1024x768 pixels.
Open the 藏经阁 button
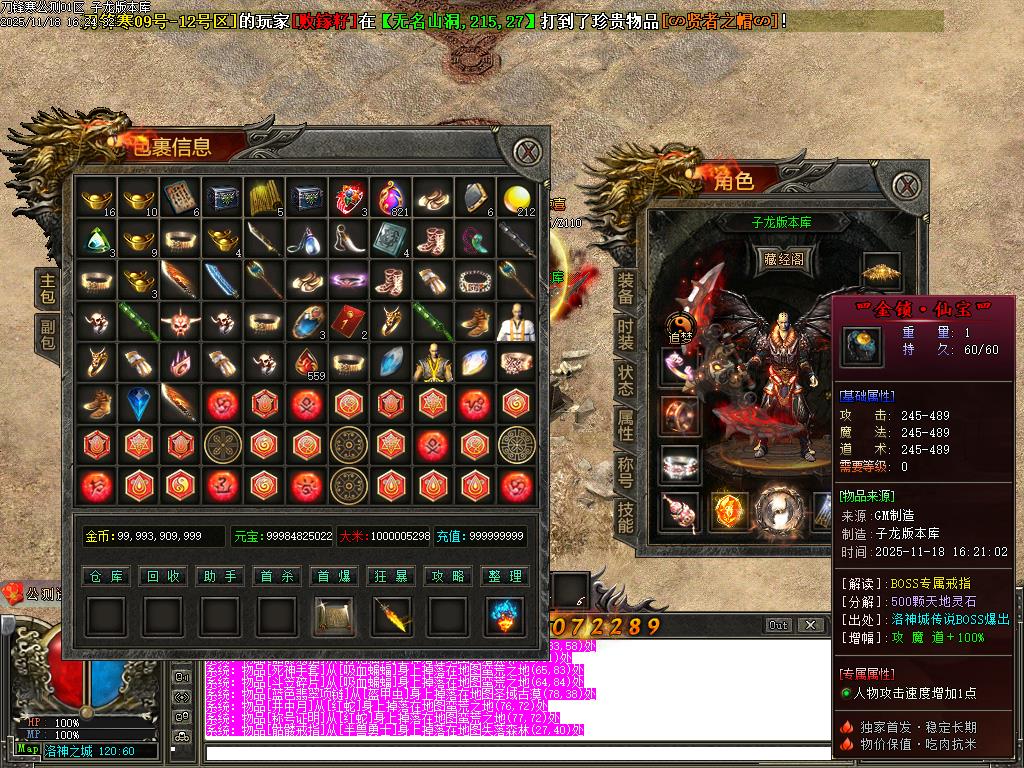(784, 260)
